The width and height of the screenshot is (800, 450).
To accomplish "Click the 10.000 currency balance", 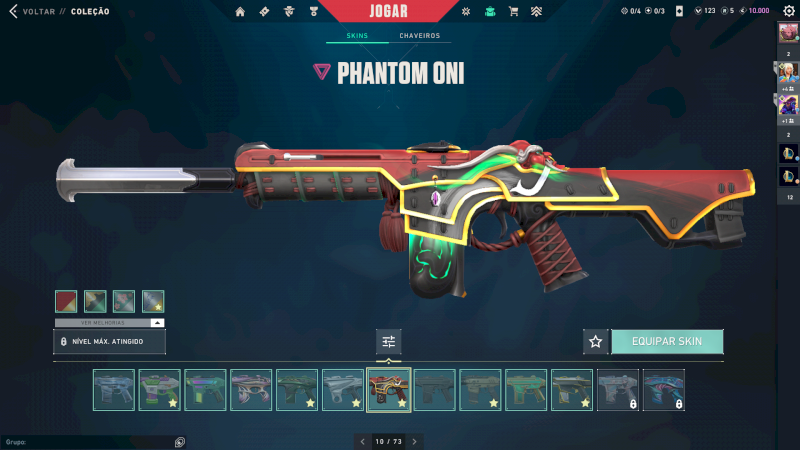I will coord(755,11).
